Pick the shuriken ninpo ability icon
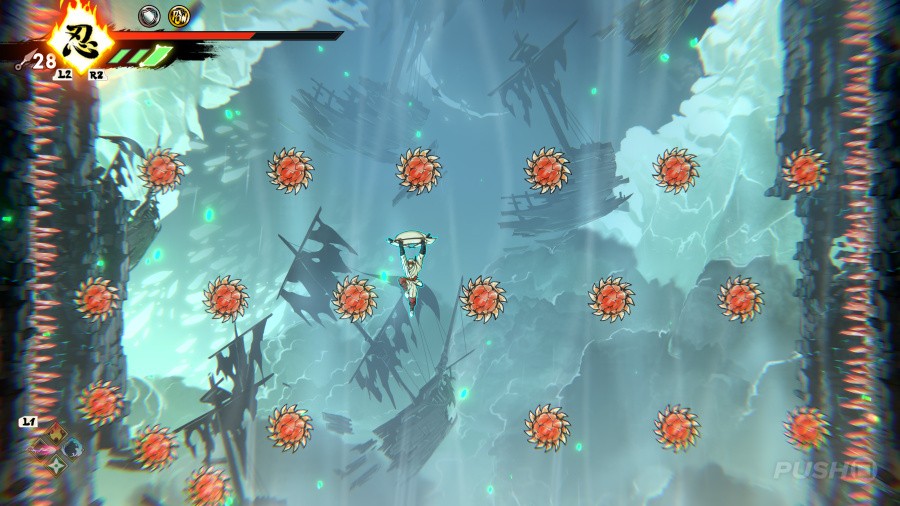The image size is (900, 506). 56,464
